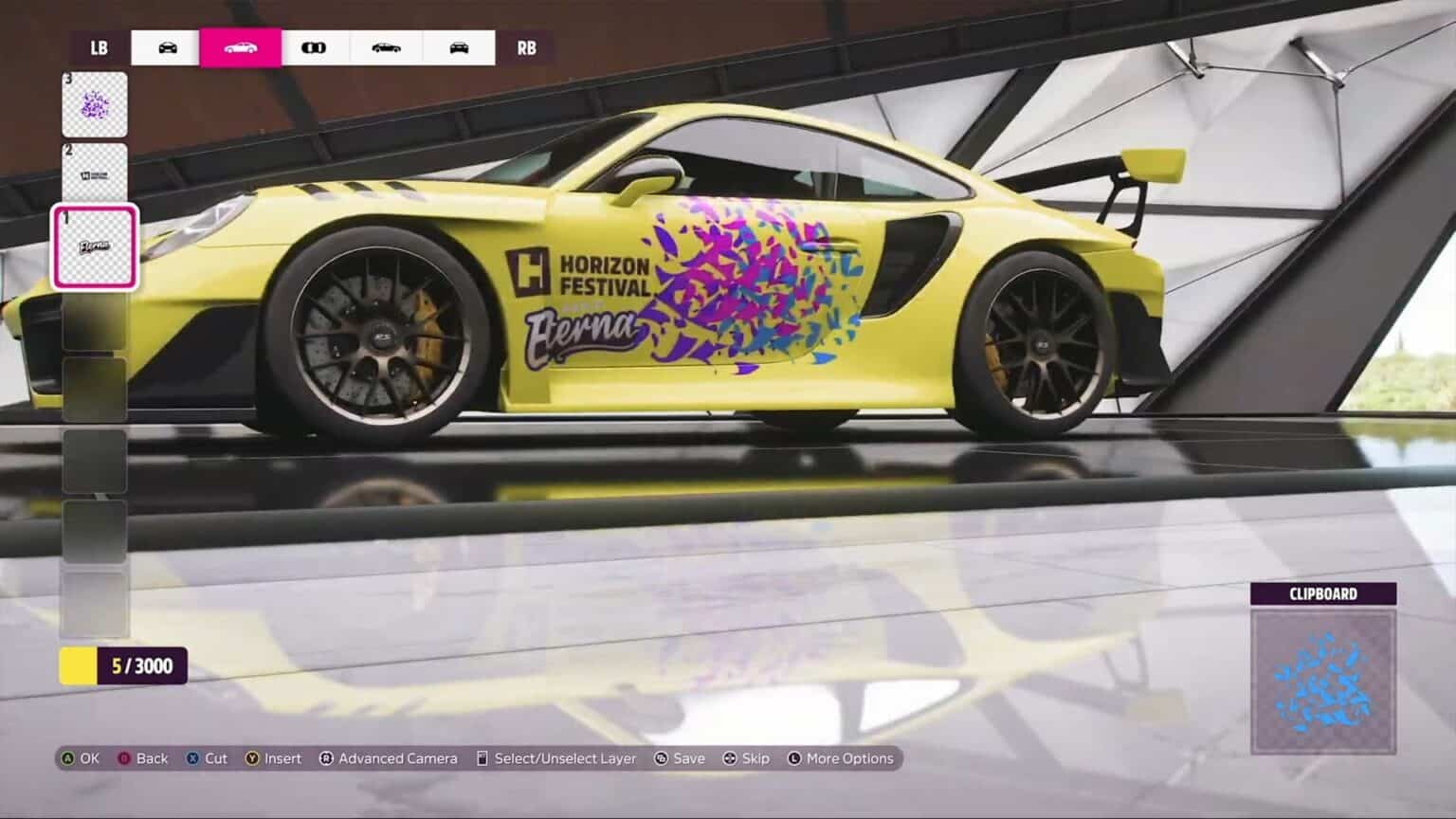Select the fourth angled car view icon
Image resolution: width=1456 pixels, height=819 pixels.
(387, 47)
